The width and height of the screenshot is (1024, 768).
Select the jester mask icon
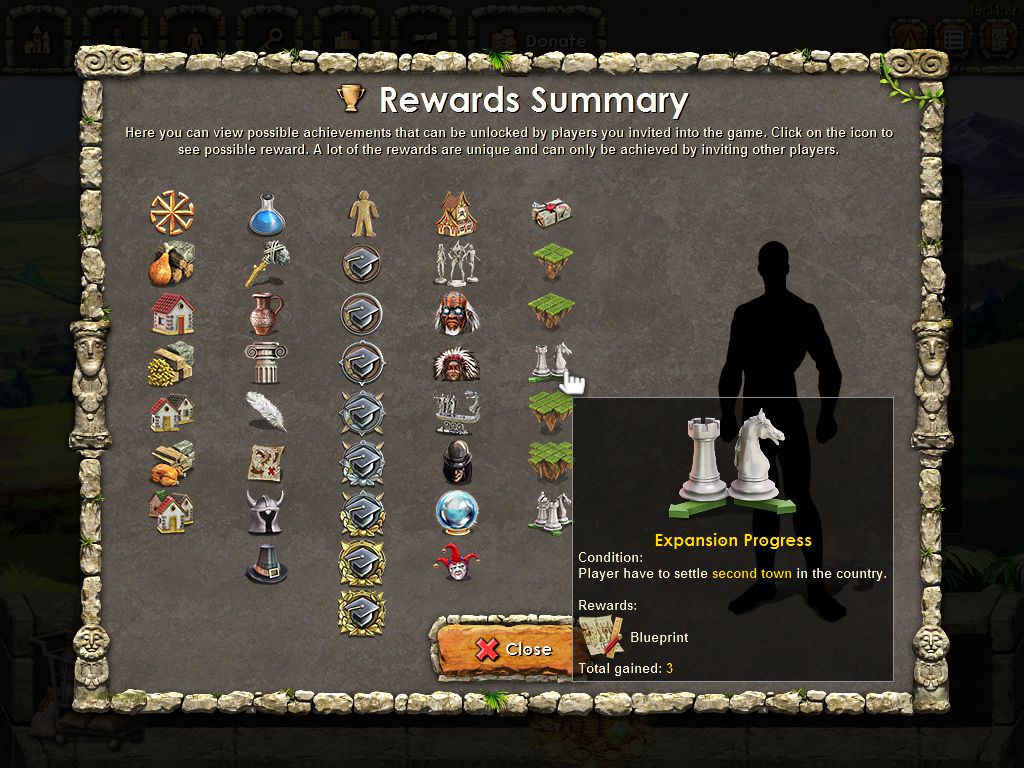pyautogui.click(x=456, y=562)
